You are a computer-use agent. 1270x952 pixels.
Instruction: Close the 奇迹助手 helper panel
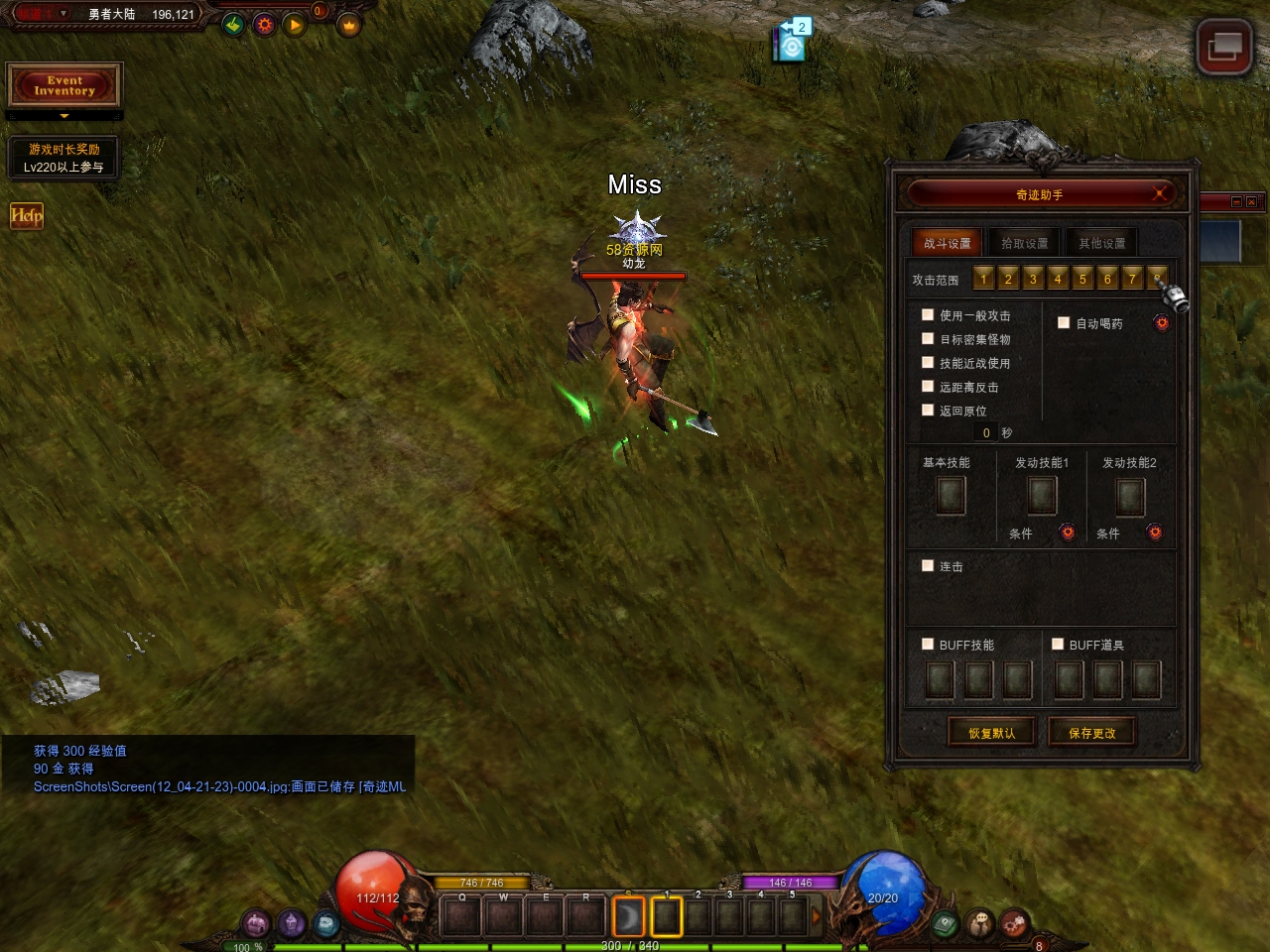click(1159, 193)
